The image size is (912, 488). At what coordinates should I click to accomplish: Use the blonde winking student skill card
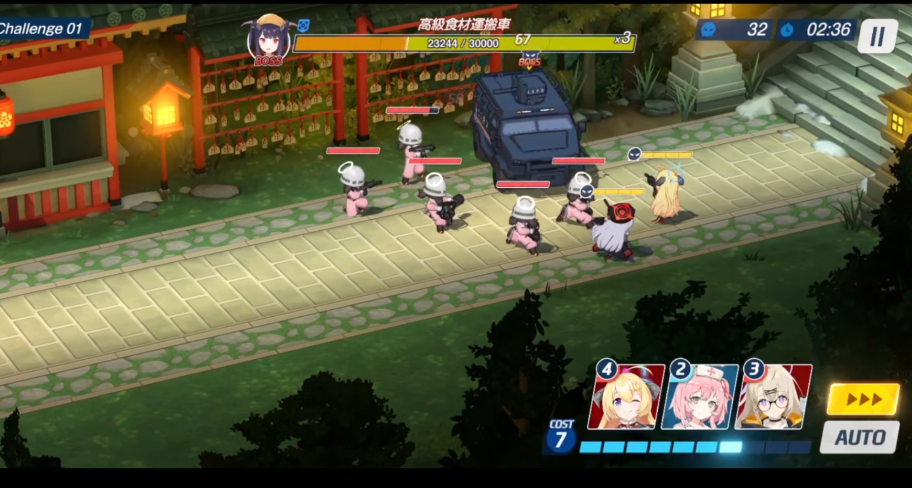[627, 397]
